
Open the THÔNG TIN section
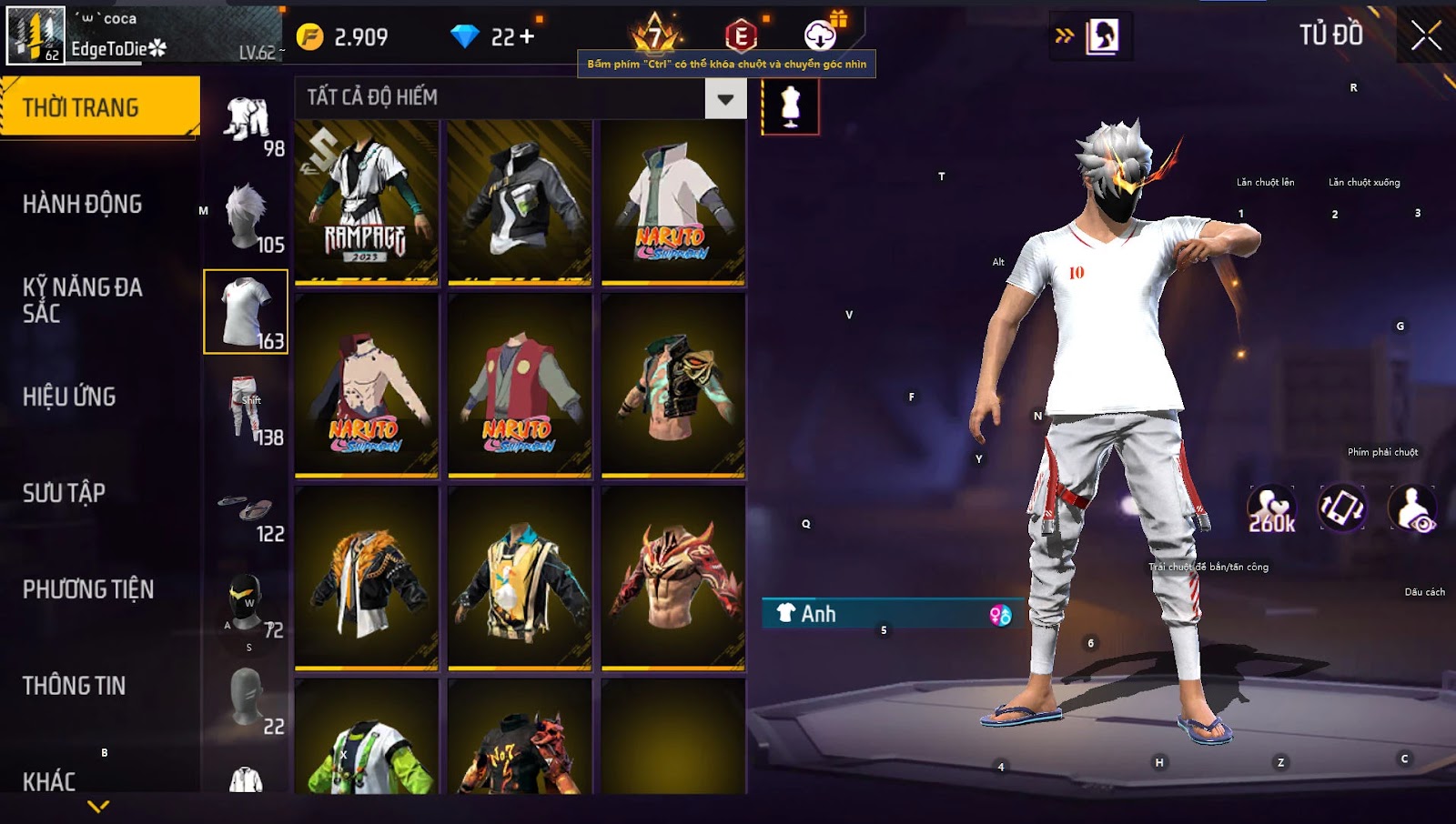point(75,686)
